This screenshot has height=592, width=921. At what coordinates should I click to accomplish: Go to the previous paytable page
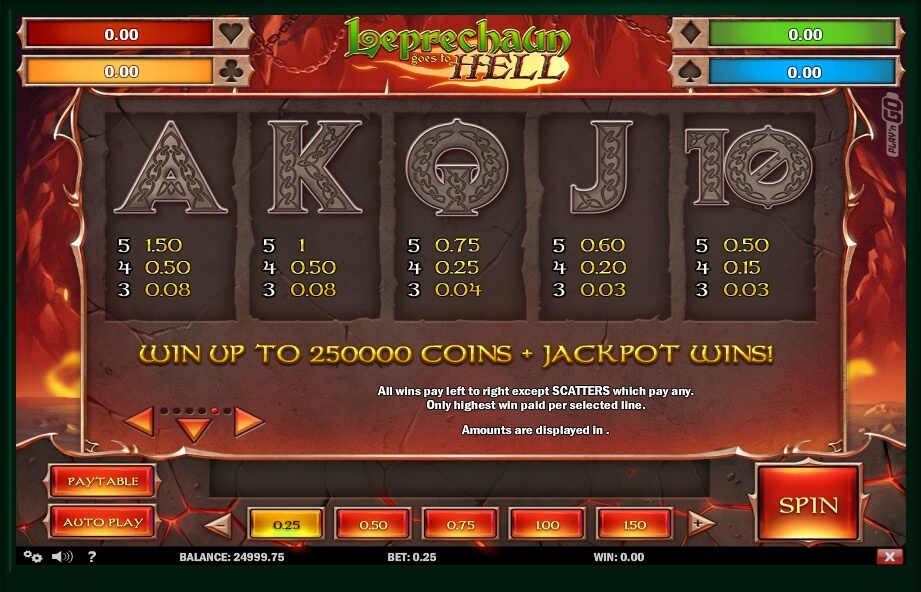click(x=139, y=422)
